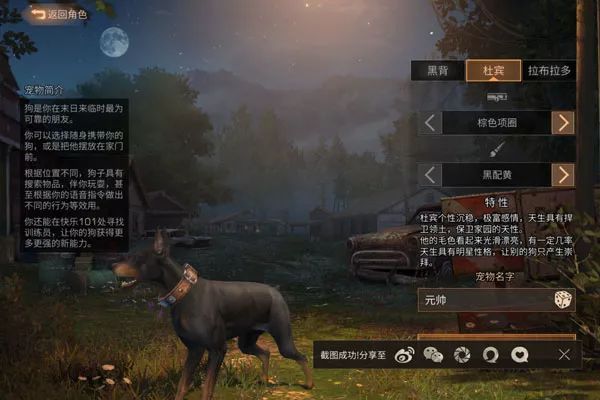The height and width of the screenshot is (400, 600).
Task: Choose the next collar after 棕色项圈
Action: pyautogui.click(x=564, y=123)
